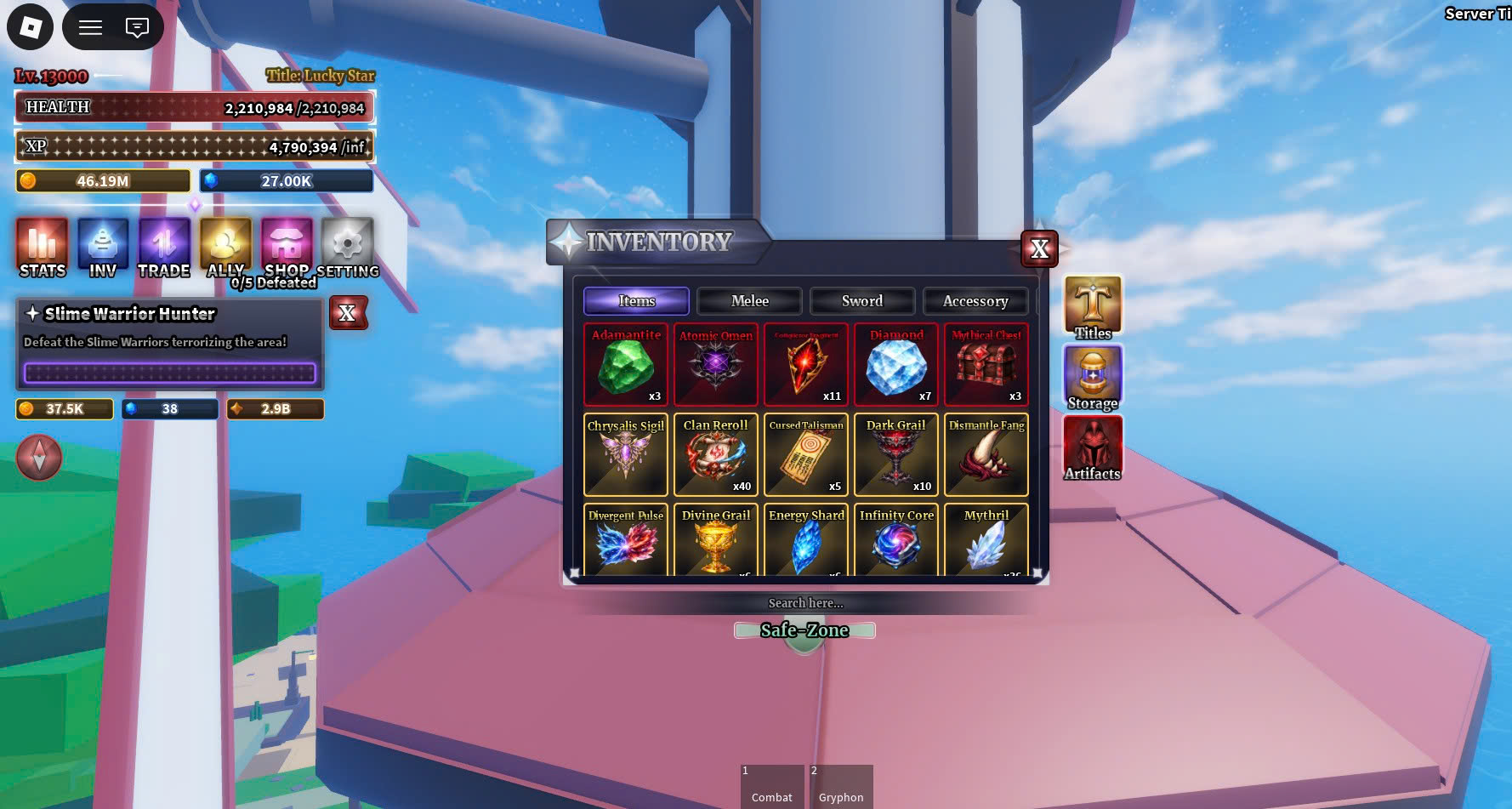Open the Setting gear menu

(x=347, y=248)
